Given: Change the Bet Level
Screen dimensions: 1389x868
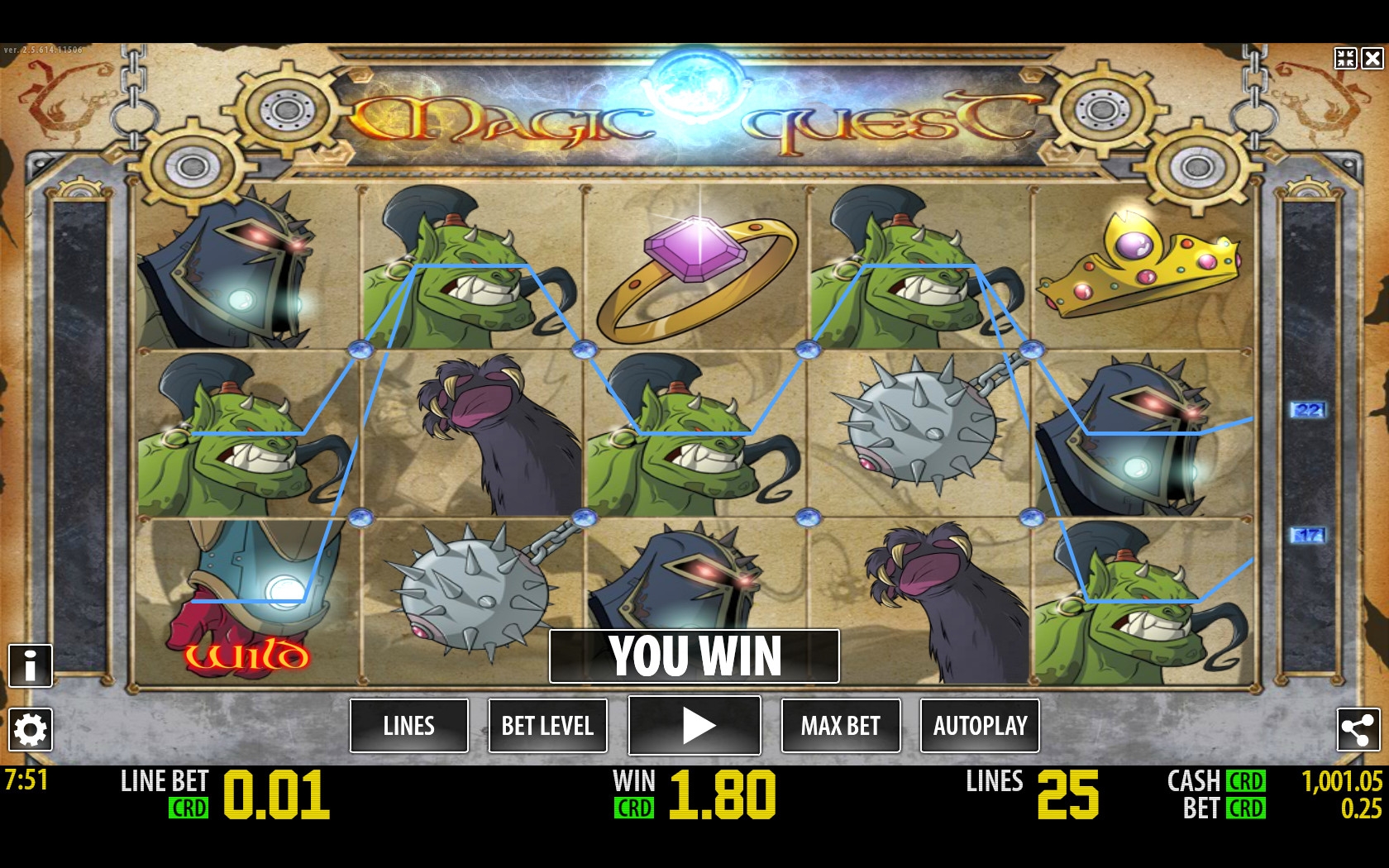Looking at the screenshot, I should [547, 726].
